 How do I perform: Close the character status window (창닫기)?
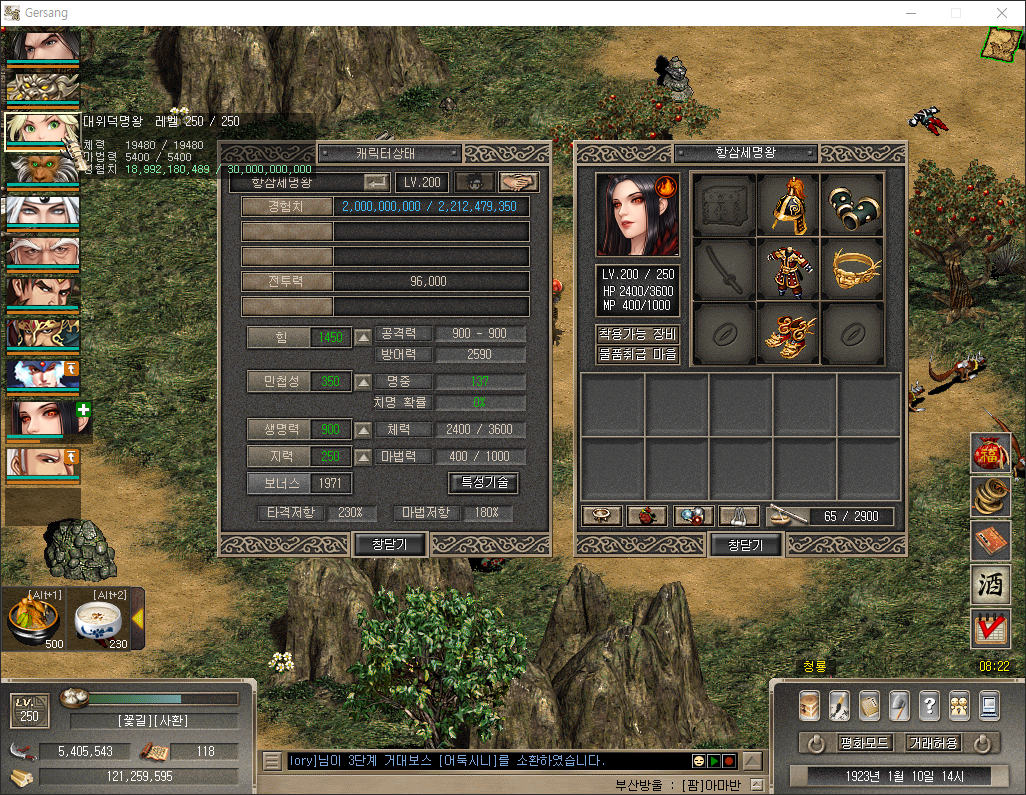390,544
